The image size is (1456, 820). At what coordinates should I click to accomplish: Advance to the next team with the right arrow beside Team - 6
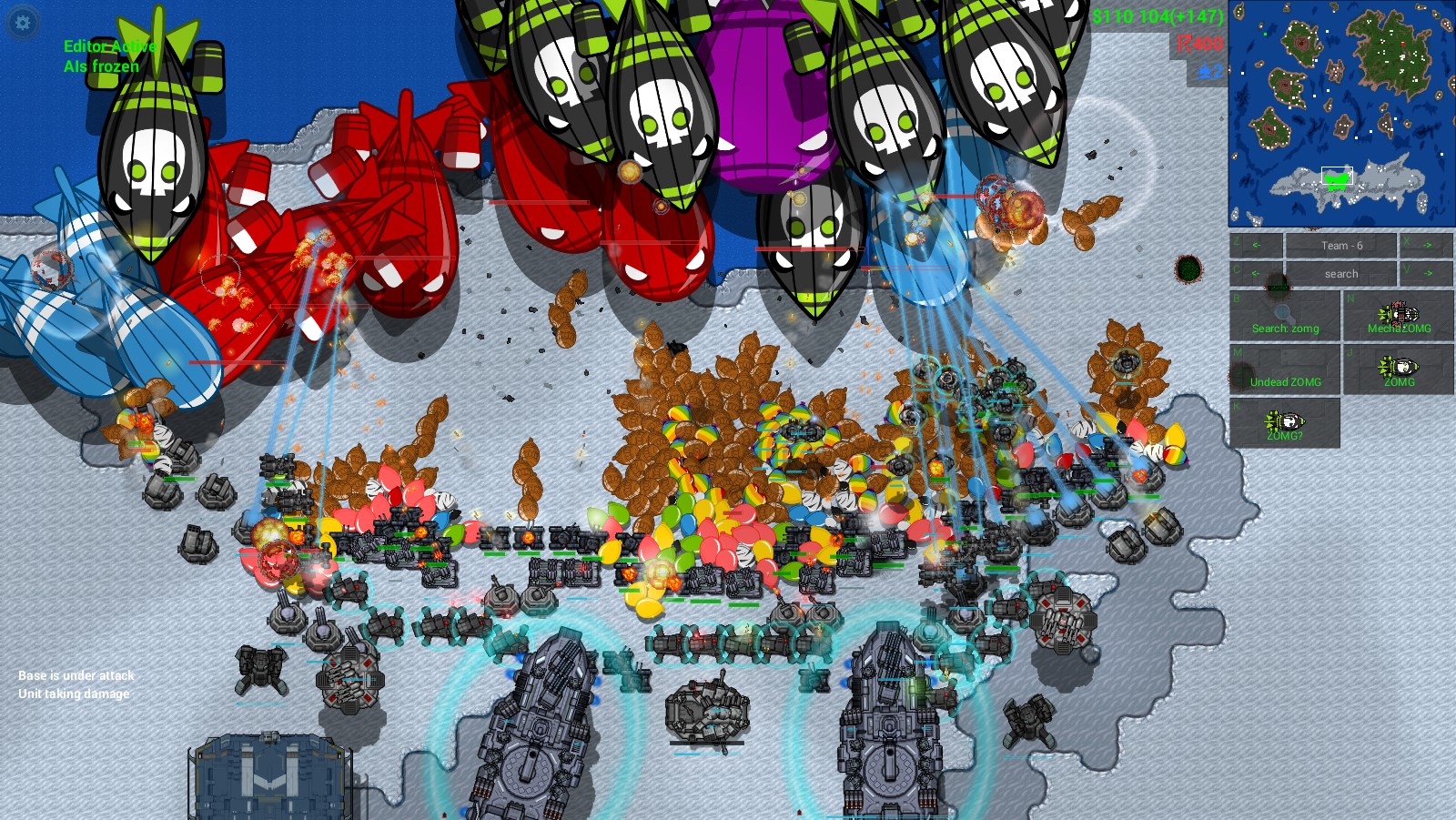pos(1426,246)
